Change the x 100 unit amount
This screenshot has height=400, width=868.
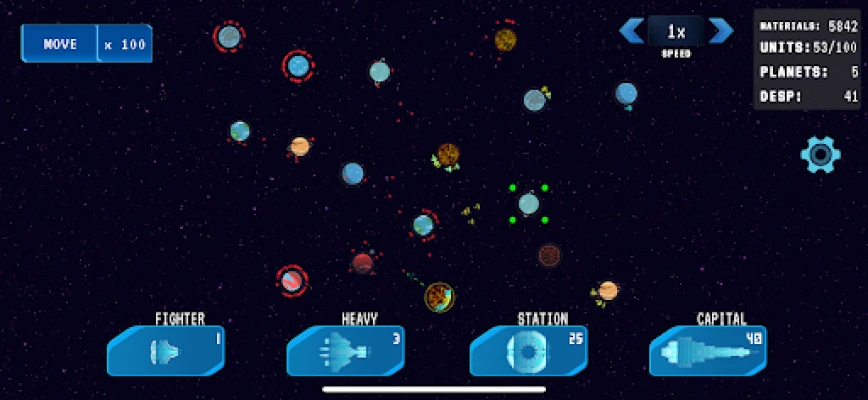(x=125, y=44)
